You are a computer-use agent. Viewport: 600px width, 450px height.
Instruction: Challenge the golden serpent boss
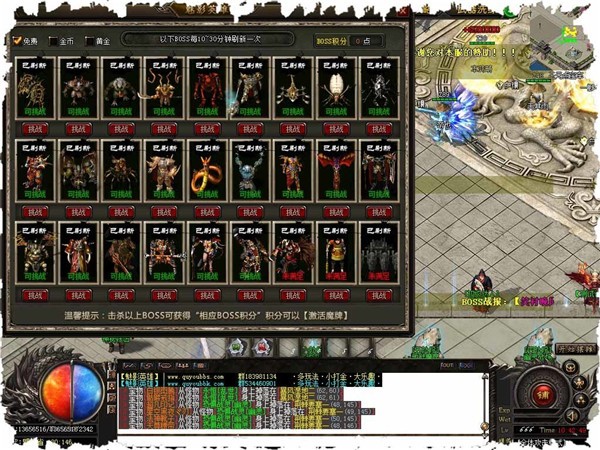[211, 211]
